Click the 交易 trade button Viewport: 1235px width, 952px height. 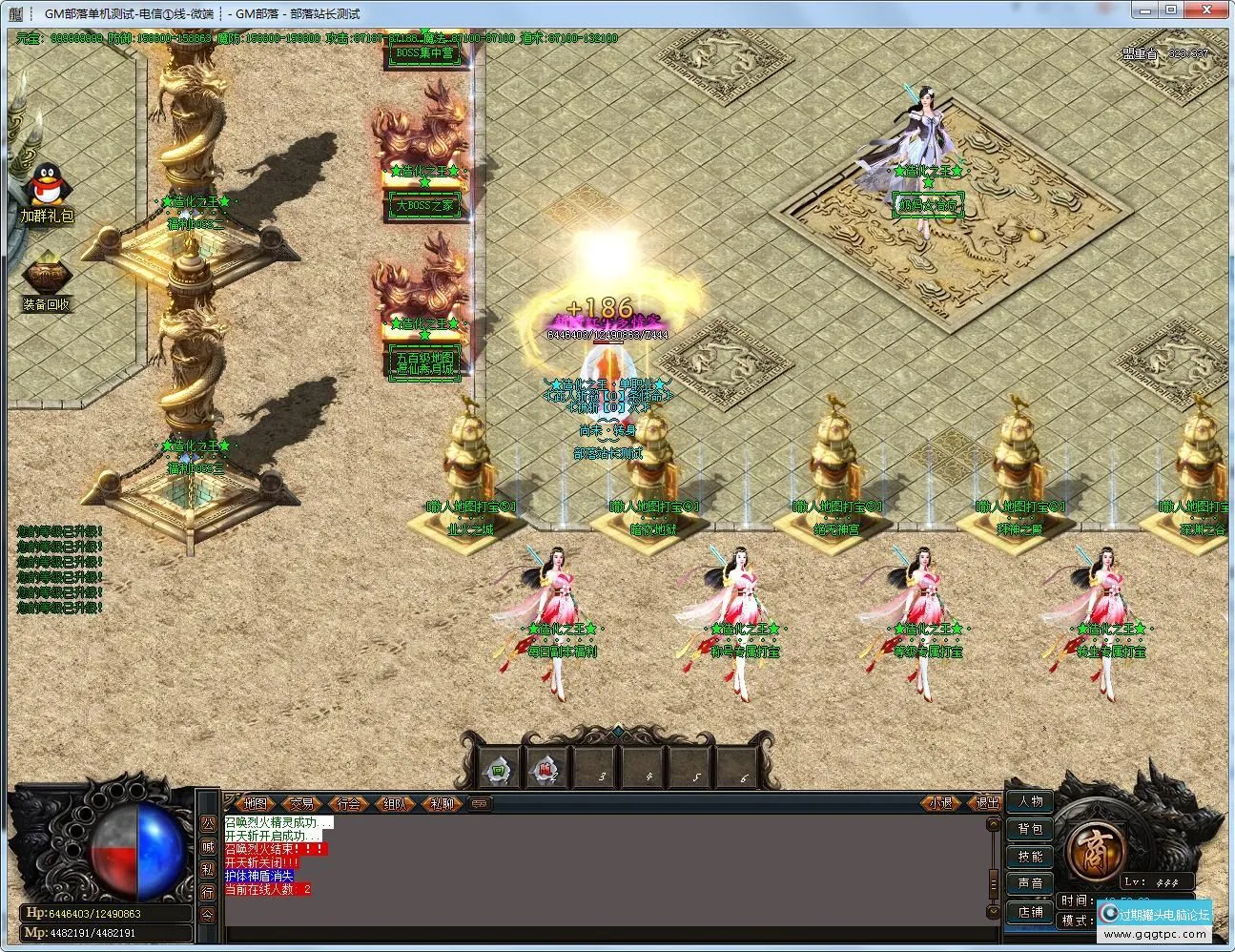tap(301, 804)
